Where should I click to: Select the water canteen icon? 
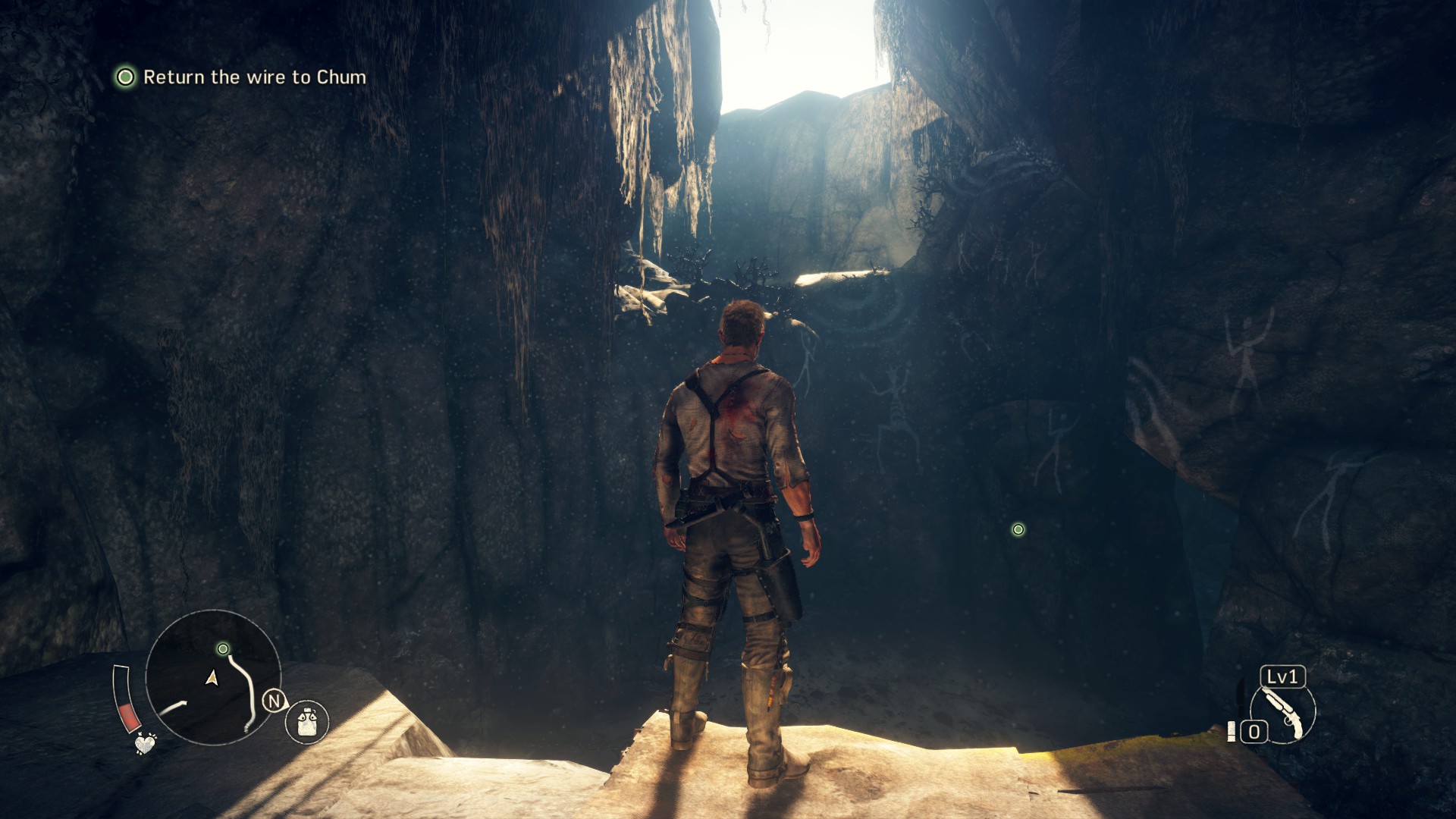click(x=307, y=720)
